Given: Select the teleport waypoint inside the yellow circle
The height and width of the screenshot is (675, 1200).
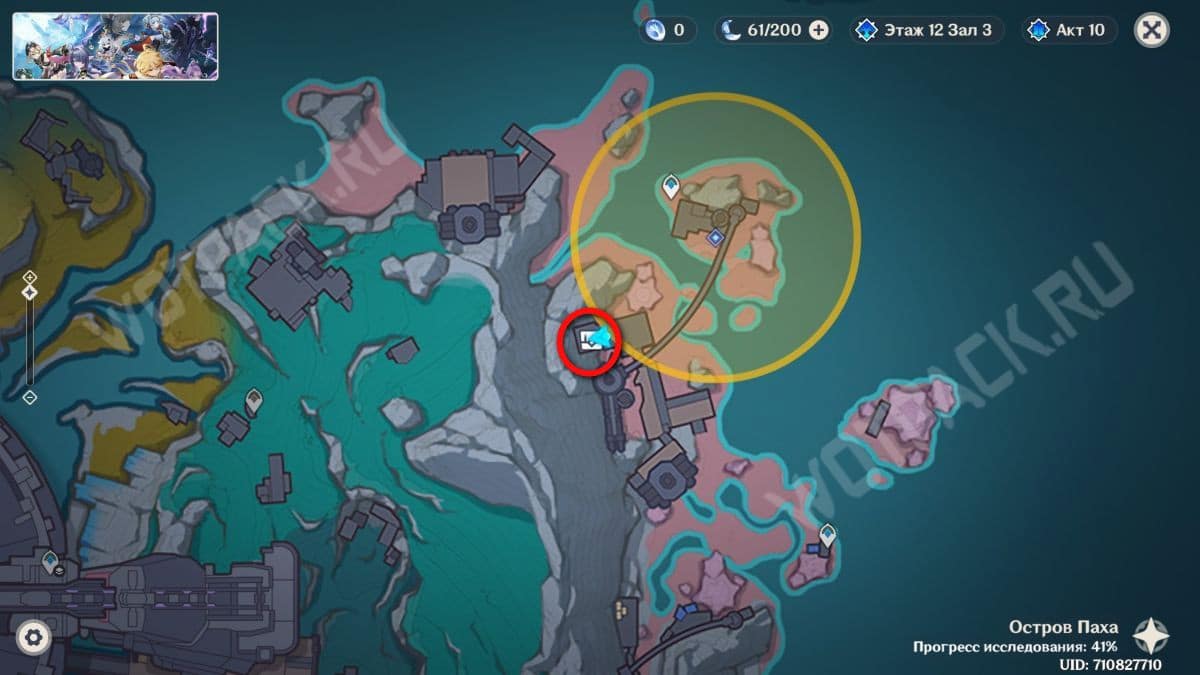Looking at the screenshot, I should pos(671,184).
